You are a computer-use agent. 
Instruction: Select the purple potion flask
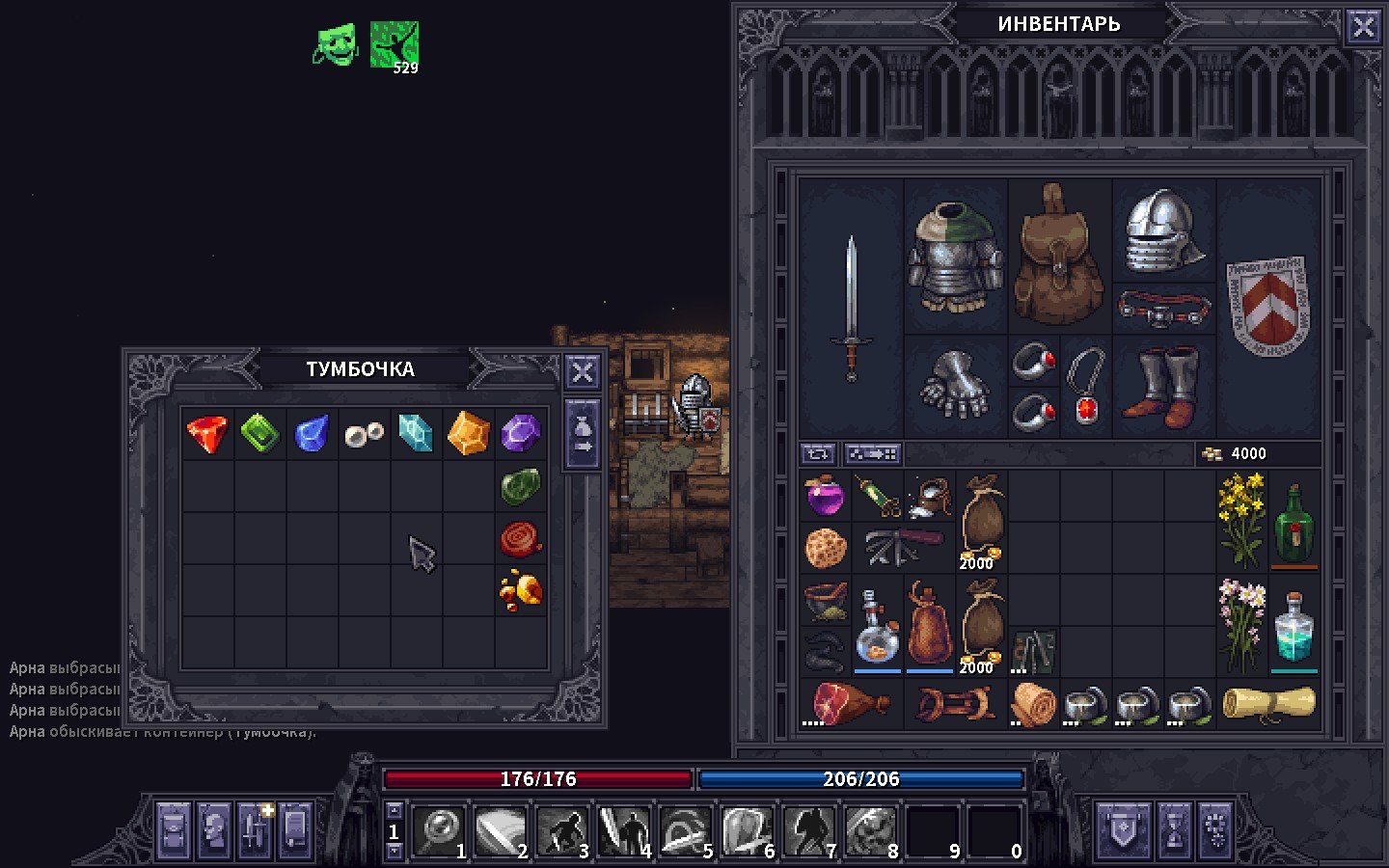click(x=825, y=497)
